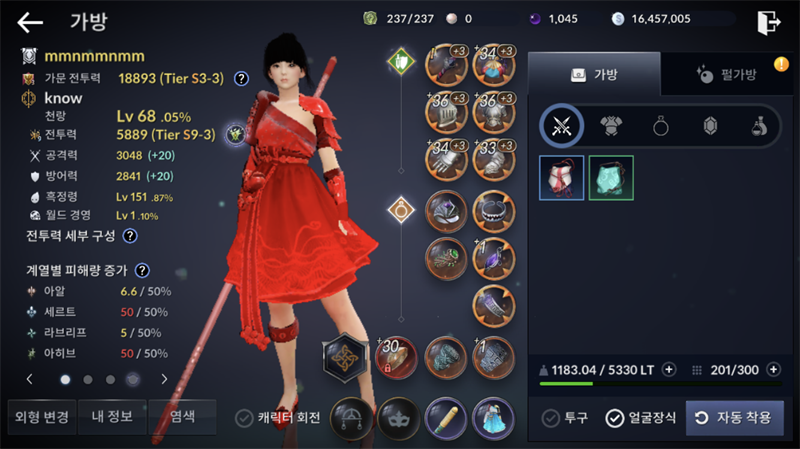
Task: Open the 염색 dye menu
Action: 182,416
